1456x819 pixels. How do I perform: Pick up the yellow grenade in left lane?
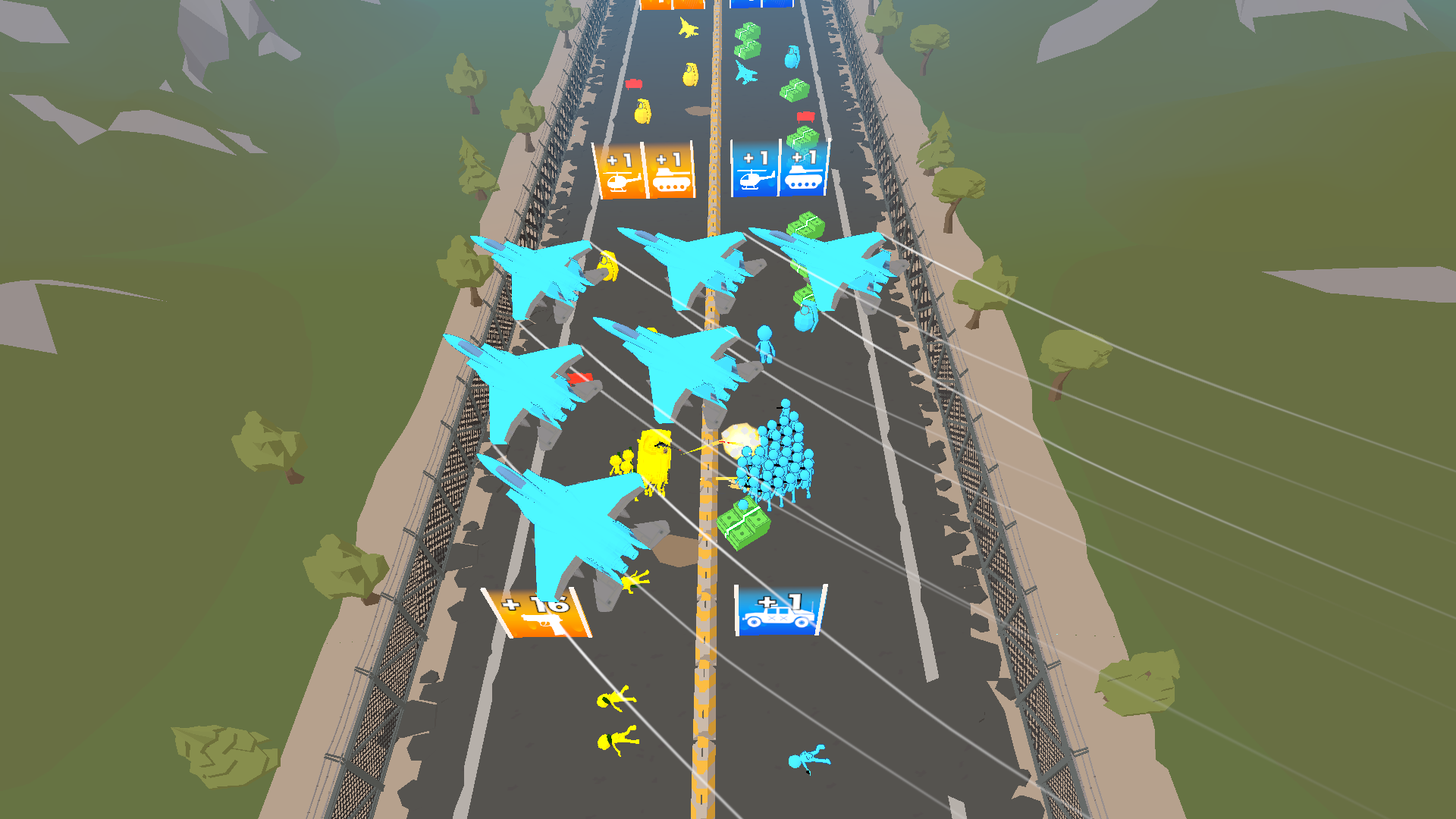click(x=641, y=112)
